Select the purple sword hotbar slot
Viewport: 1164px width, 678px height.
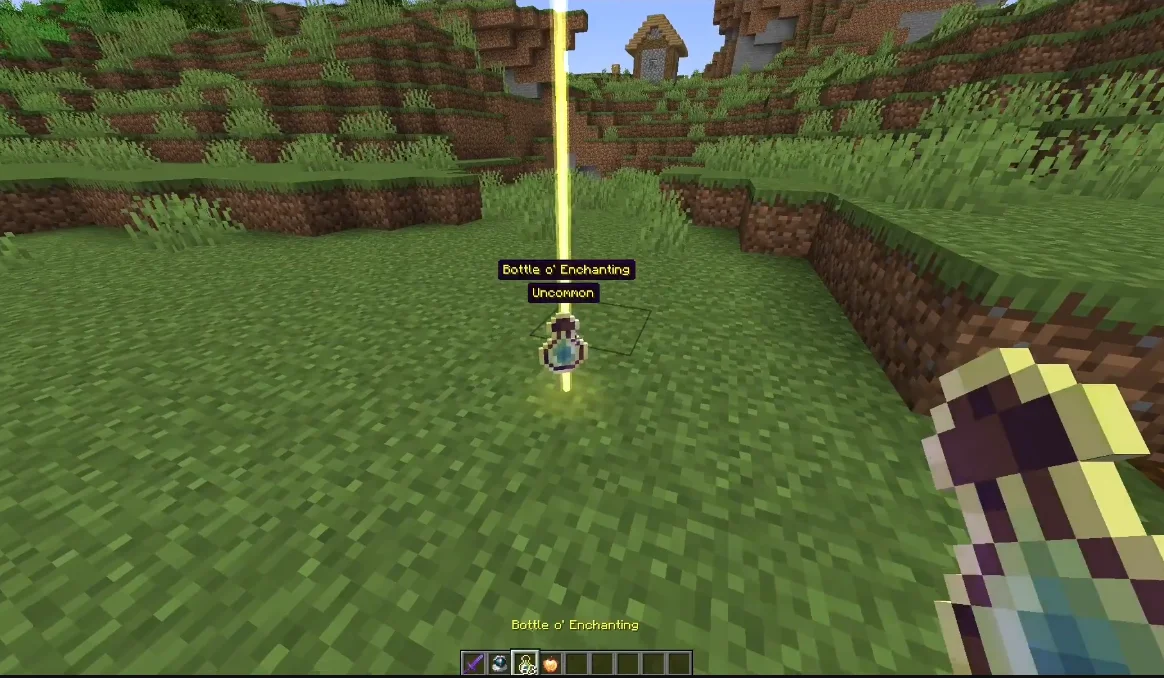pyautogui.click(x=473, y=664)
